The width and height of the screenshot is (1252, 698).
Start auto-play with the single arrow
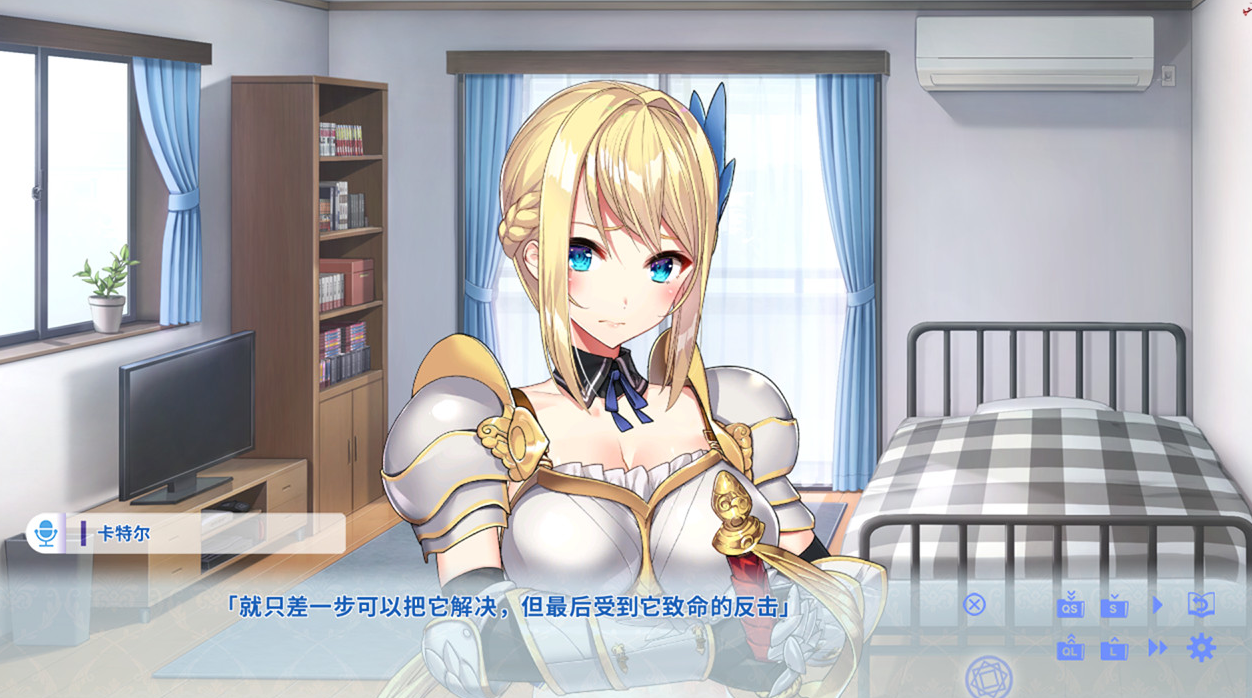pos(1157,605)
